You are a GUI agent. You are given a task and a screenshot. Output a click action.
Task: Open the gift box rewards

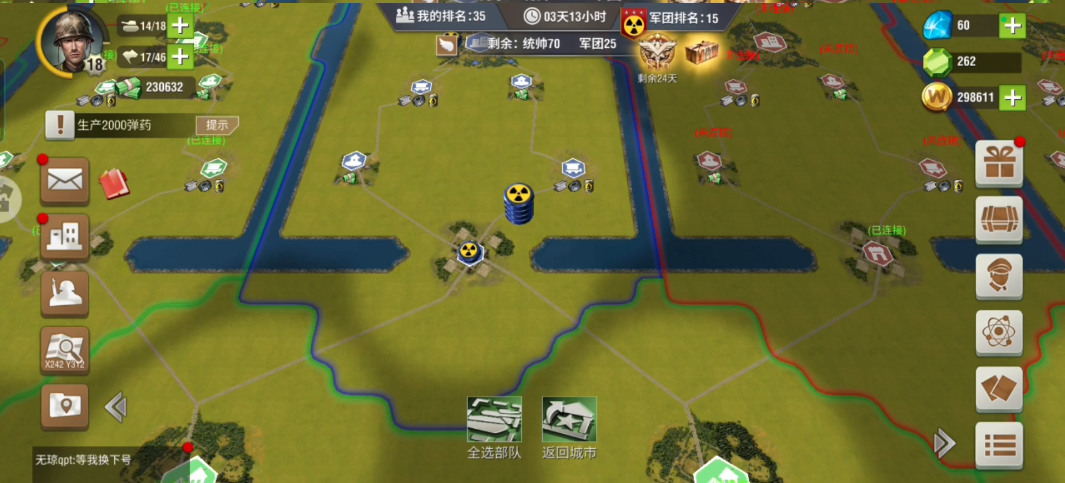click(x=999, y=162)
